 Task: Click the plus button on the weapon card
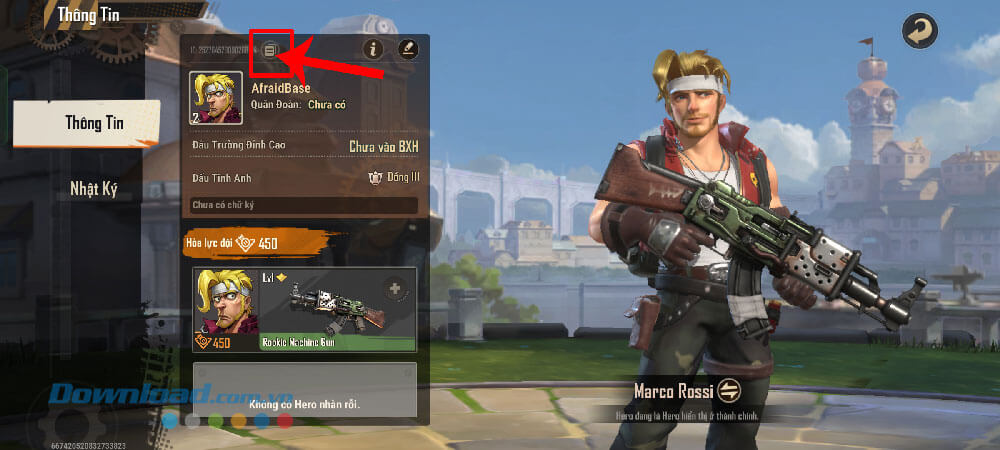tap(394, 288)
